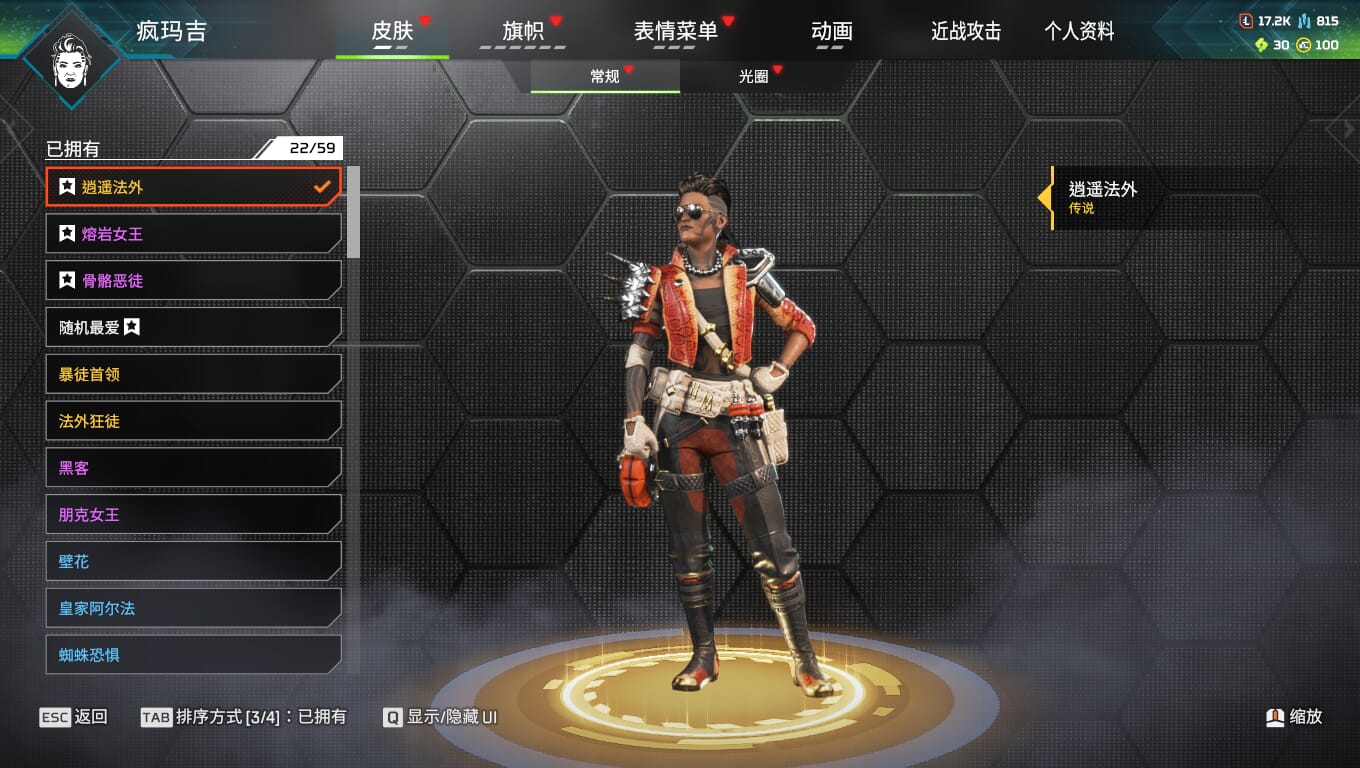1360x768 pixels.
Task: Click the 返回 back button
Action: click(74, 717)
